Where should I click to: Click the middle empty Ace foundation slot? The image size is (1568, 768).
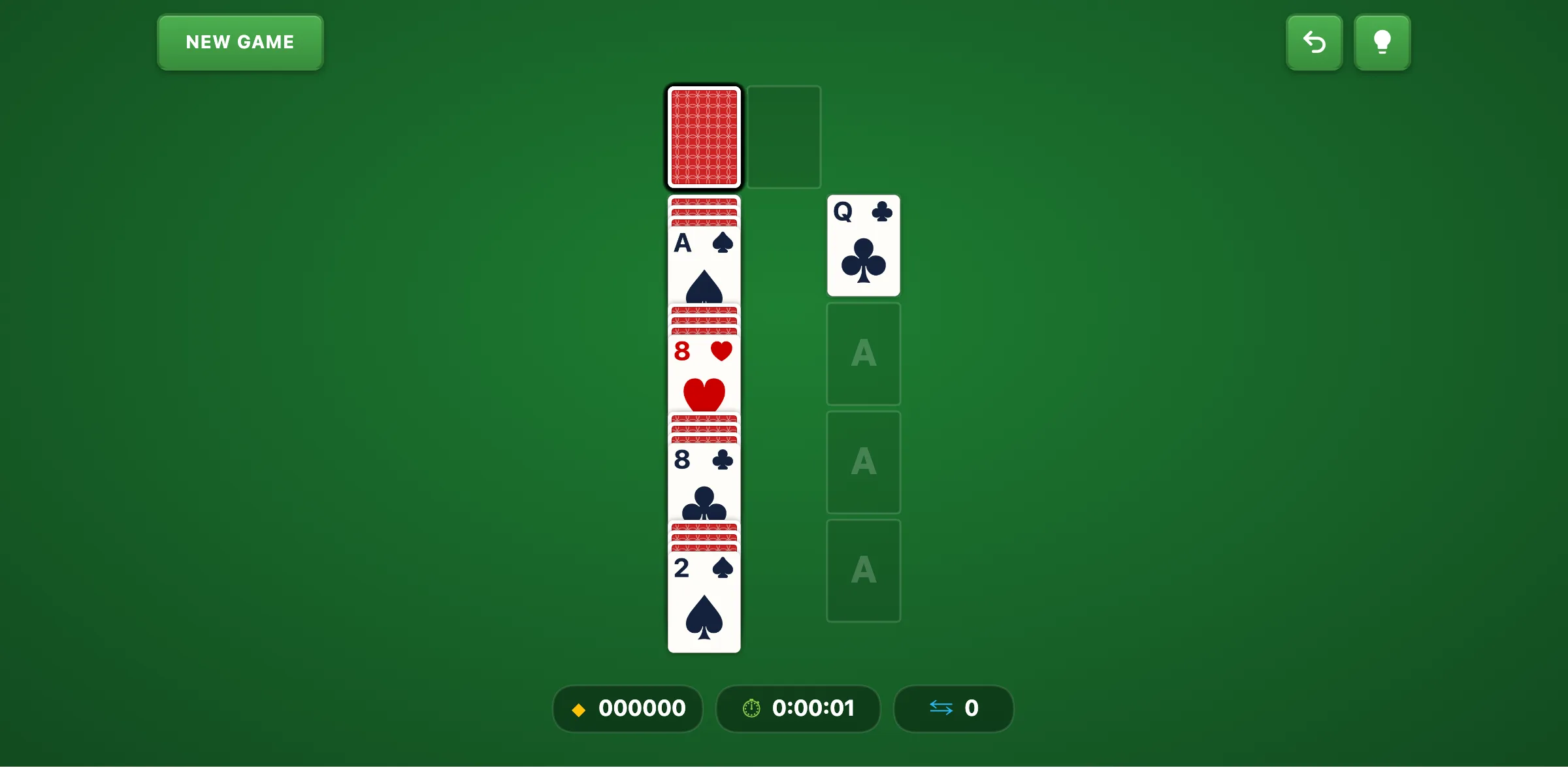pyautogui.click(x=864, y=462)
